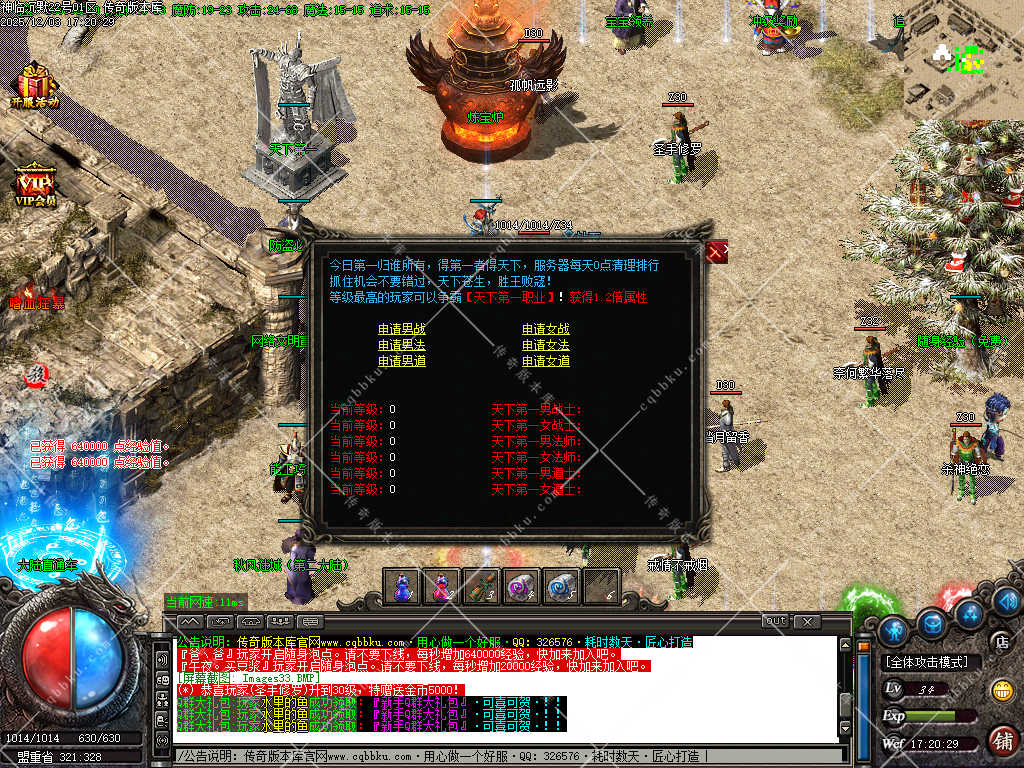Image resolution: width=1024 pixels, height=768 pixels.
Task: Apply for 申请男法 male mage title
Action: point(401,345)
